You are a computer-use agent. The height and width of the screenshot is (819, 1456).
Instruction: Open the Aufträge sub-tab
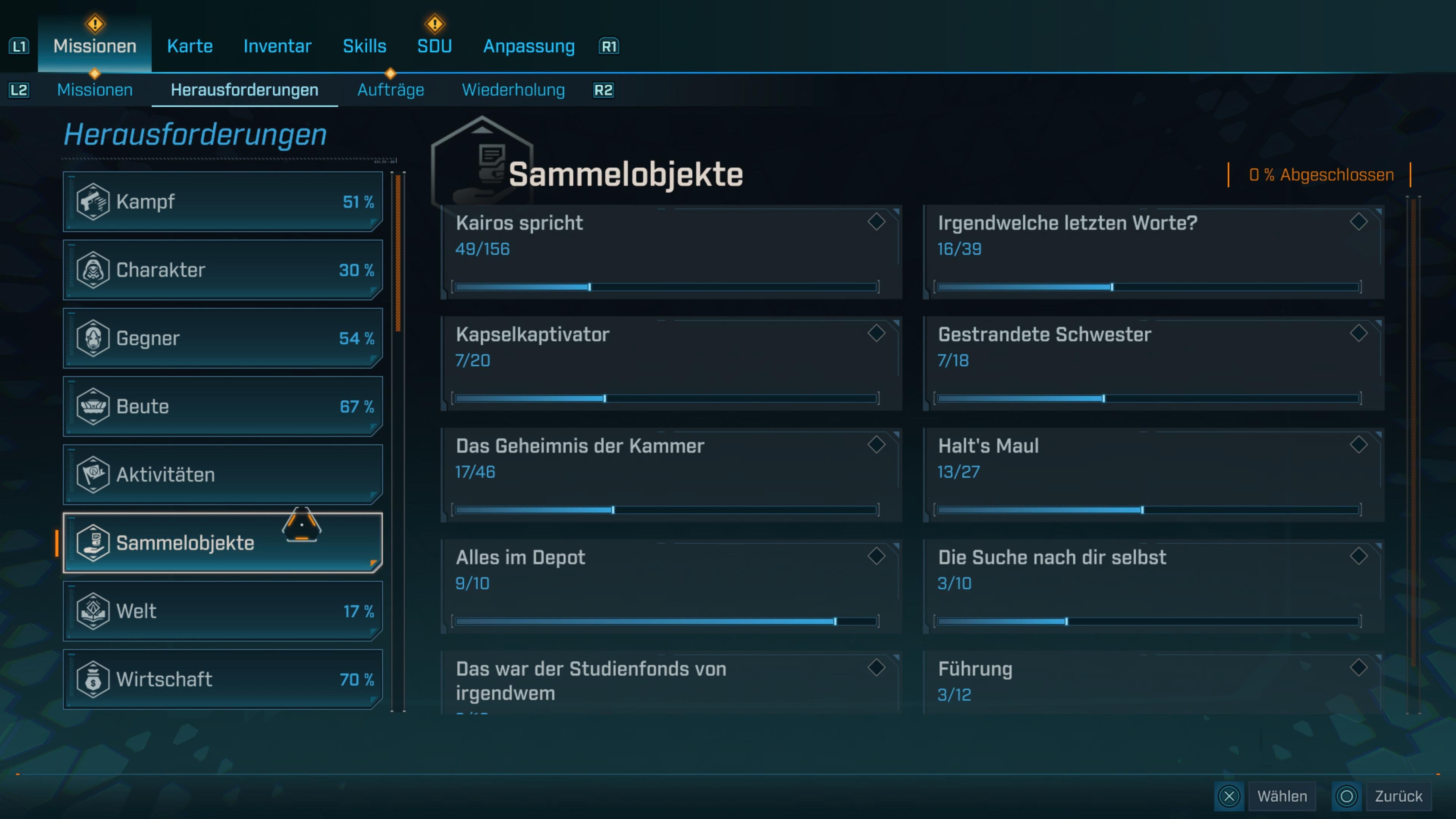391,89
